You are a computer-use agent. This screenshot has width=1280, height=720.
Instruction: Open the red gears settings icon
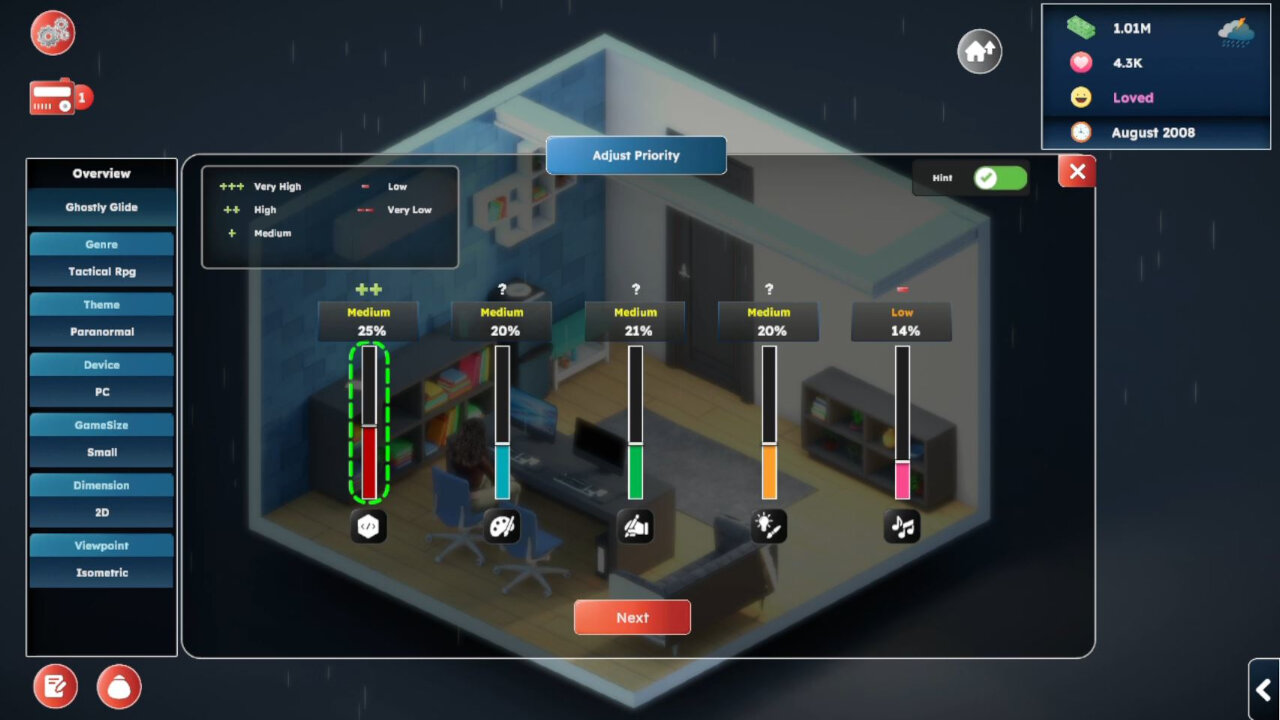click(x=51, y=33)
